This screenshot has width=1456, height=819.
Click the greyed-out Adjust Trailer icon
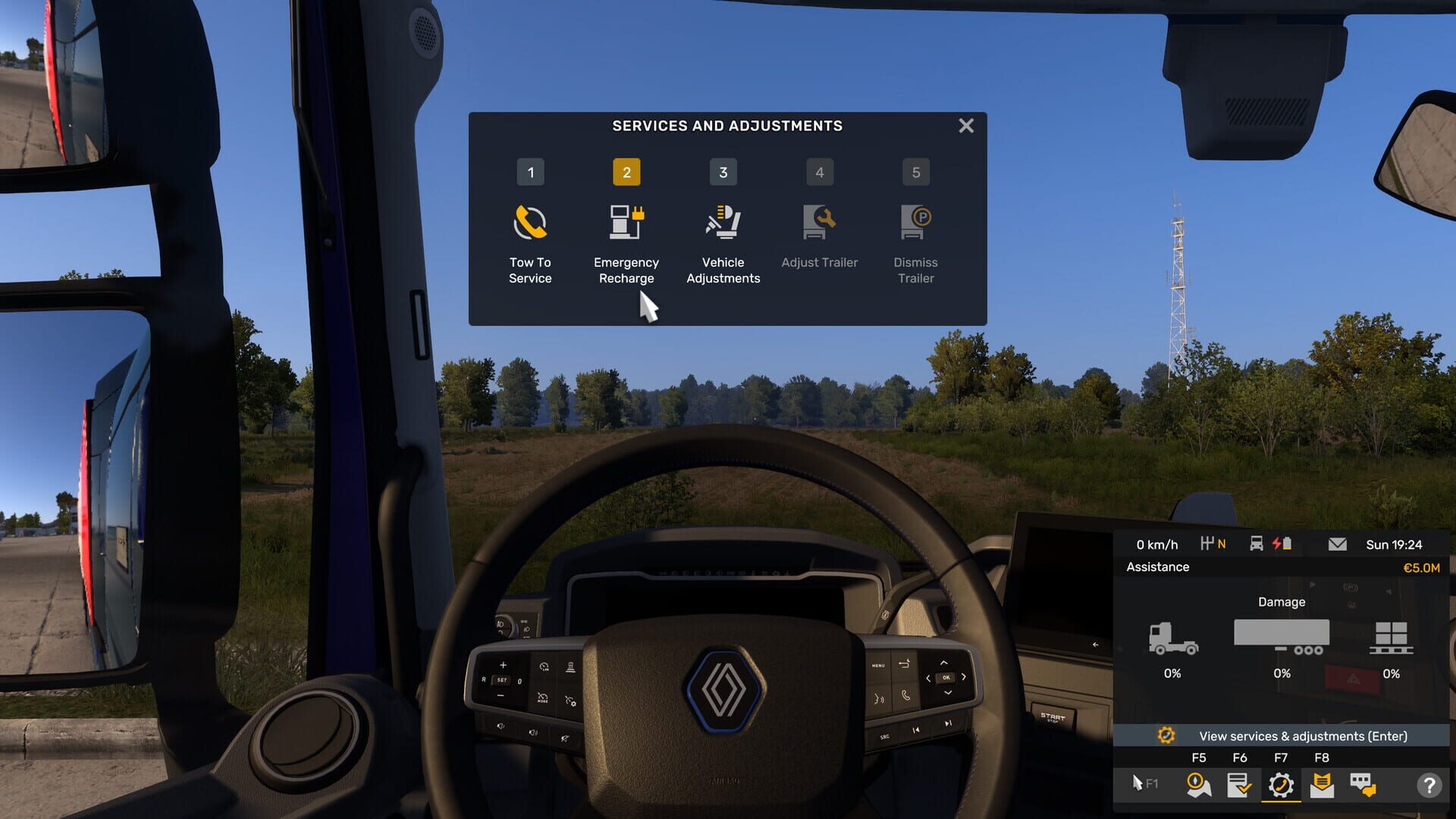pos(819,221)
